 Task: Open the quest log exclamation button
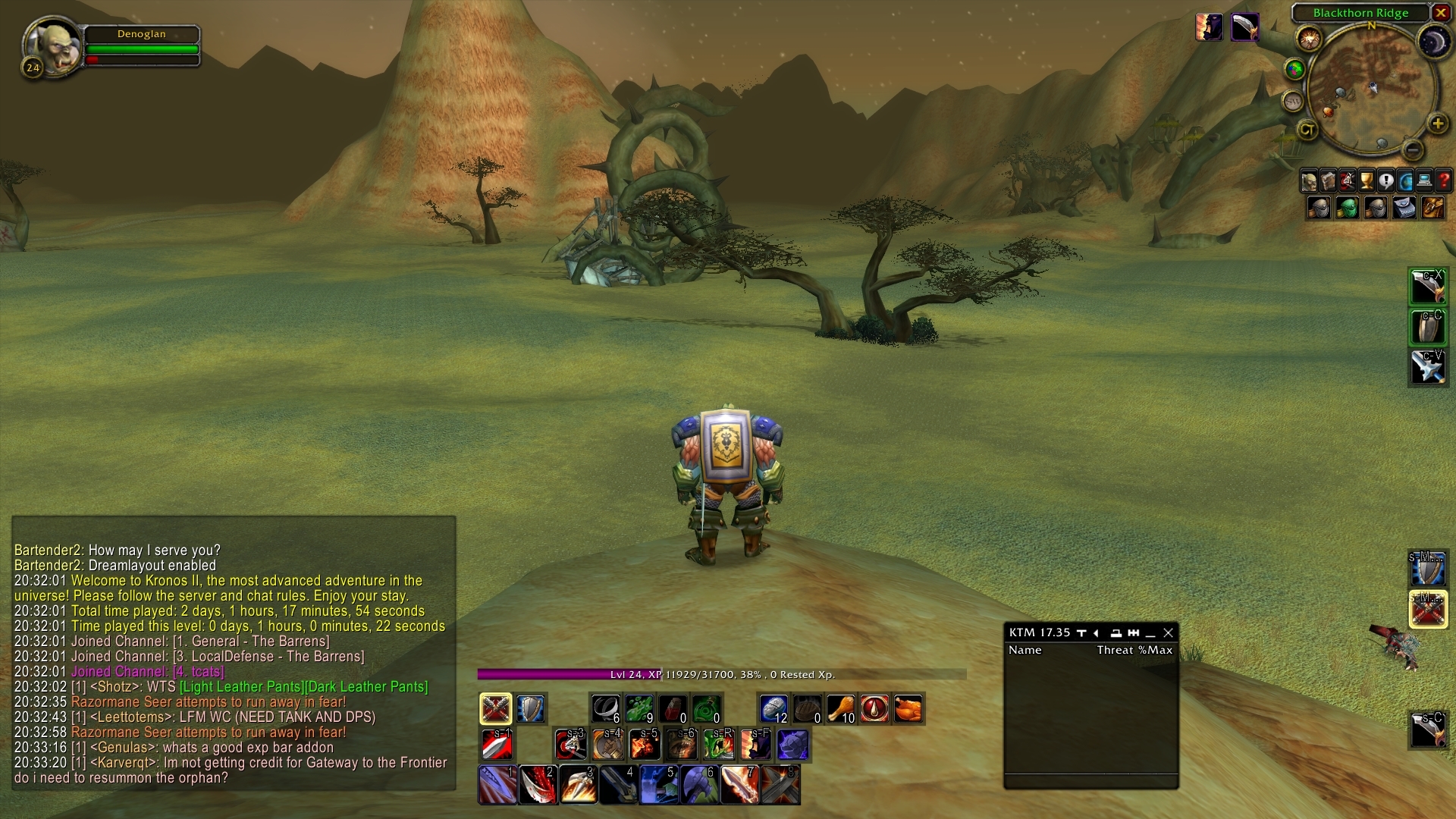(1386, 181)
